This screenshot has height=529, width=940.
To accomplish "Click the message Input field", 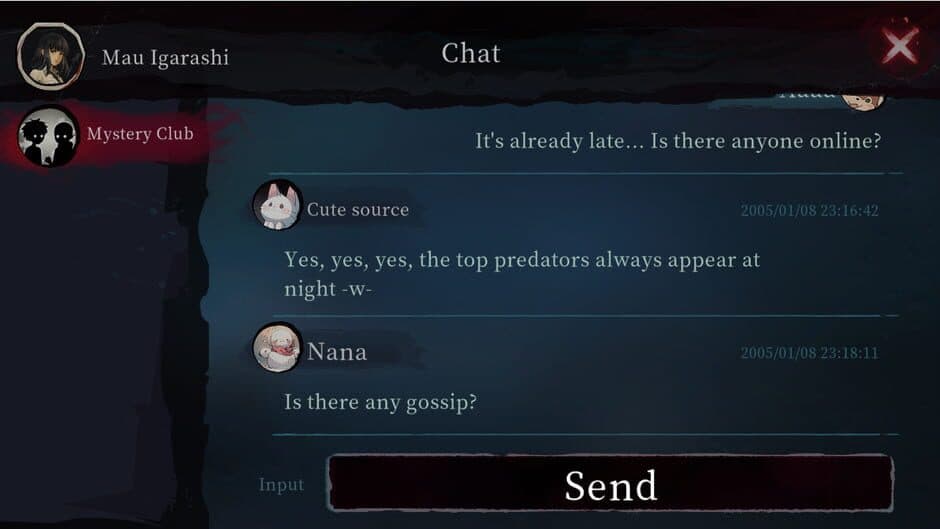I will click(x=282, y=485).
